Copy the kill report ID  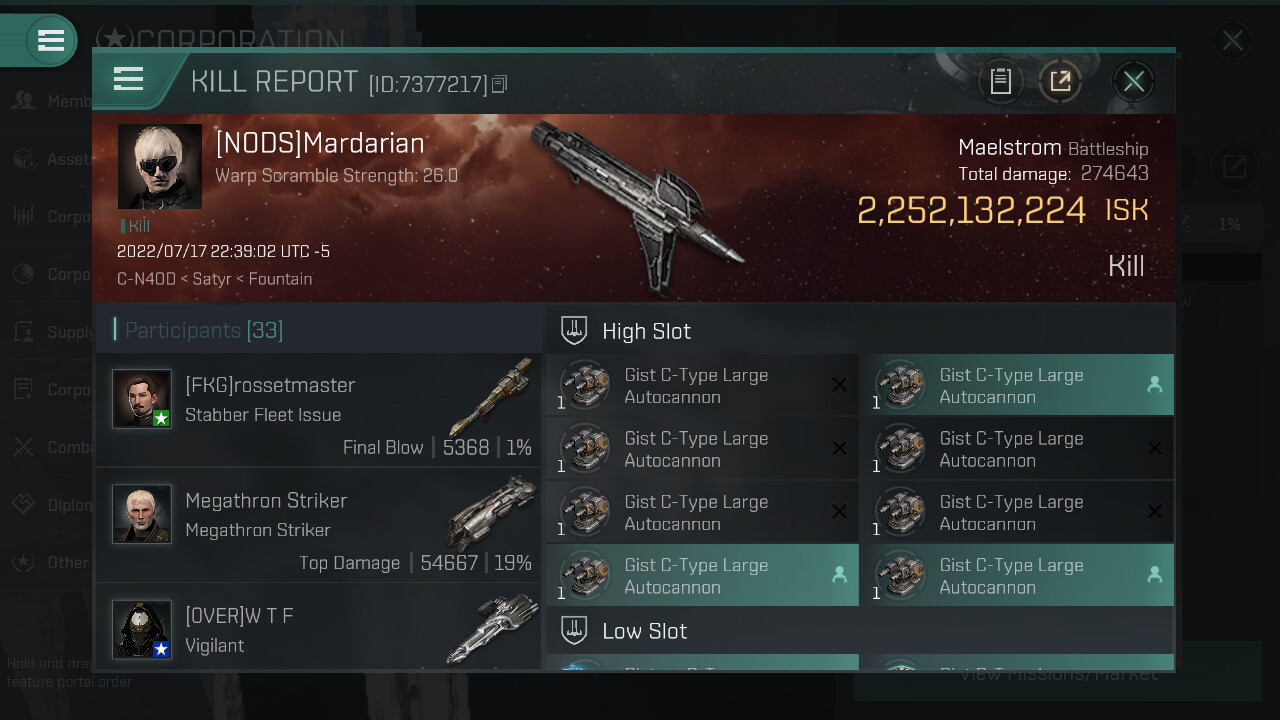pyautogui.click(x=500, y=85)
